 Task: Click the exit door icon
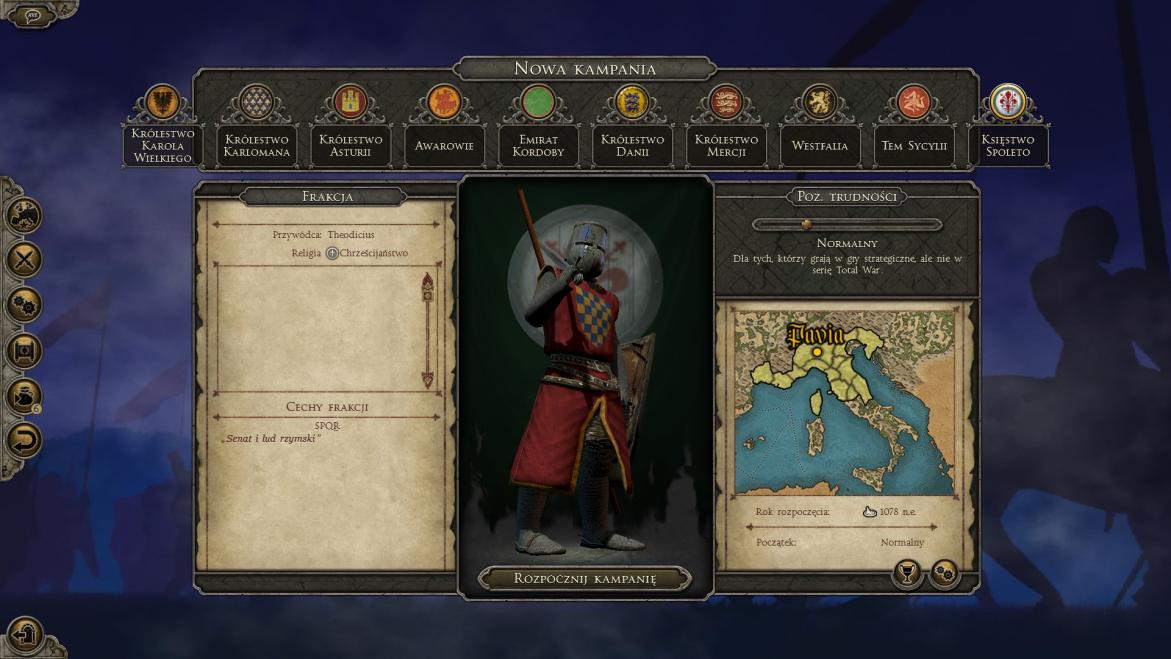pos(25,635)
